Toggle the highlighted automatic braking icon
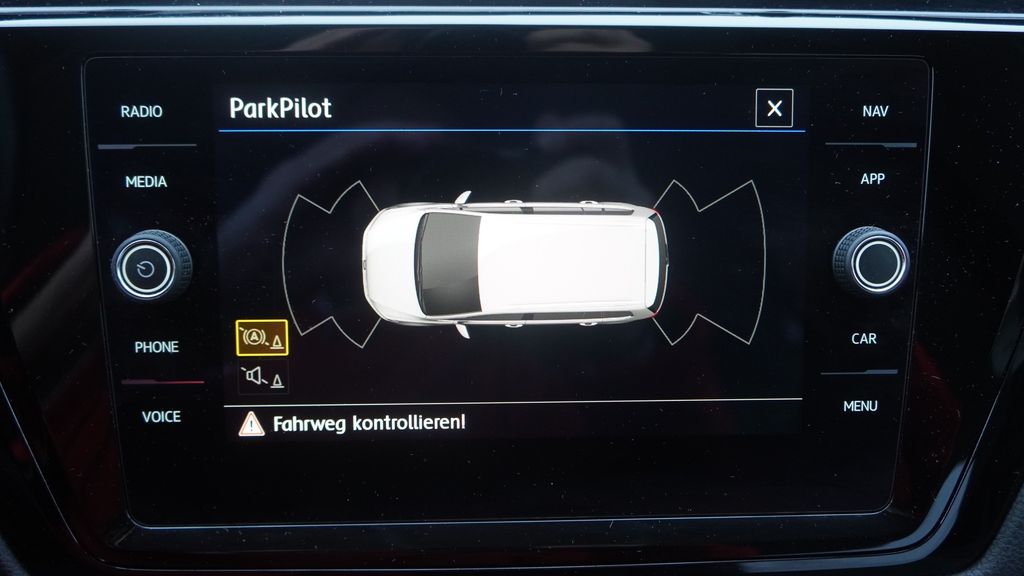Screen dimensions: 1024x576 [262, 338]
